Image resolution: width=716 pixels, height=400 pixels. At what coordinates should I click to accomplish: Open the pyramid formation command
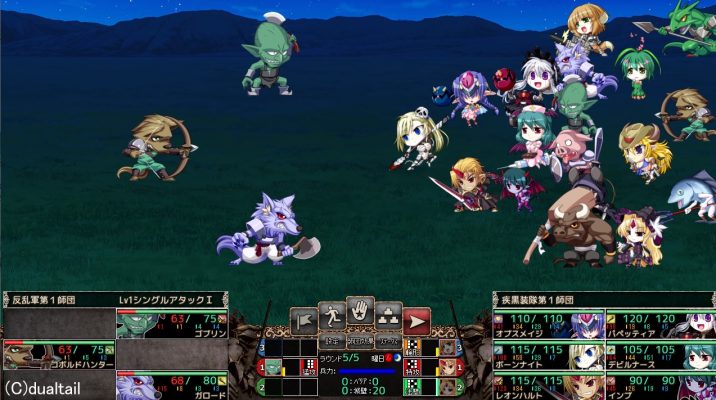coord(389,316)
